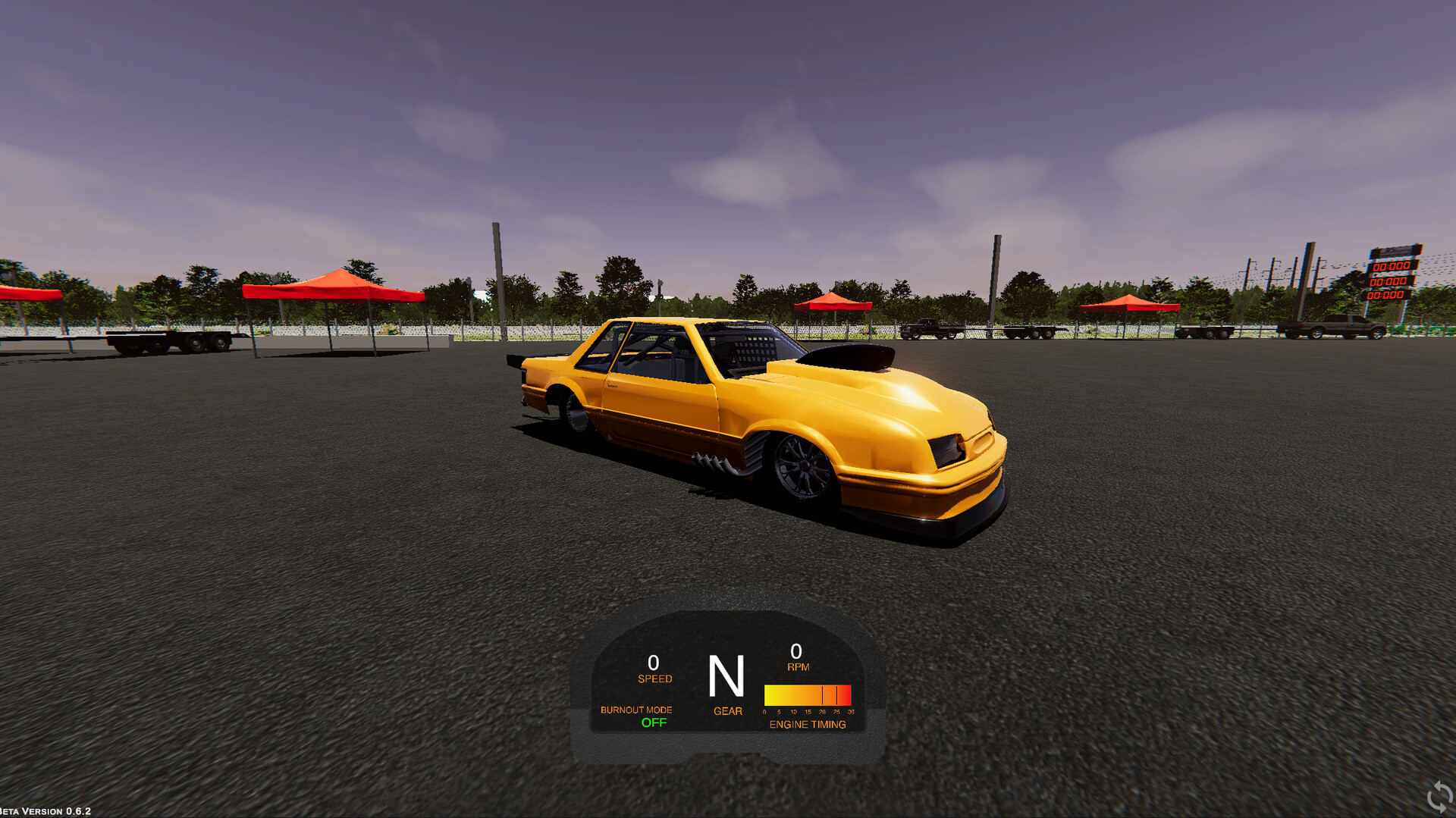Open the GEAR selector on the dash
1456x818 pixels.
click(x=726, y=710)
